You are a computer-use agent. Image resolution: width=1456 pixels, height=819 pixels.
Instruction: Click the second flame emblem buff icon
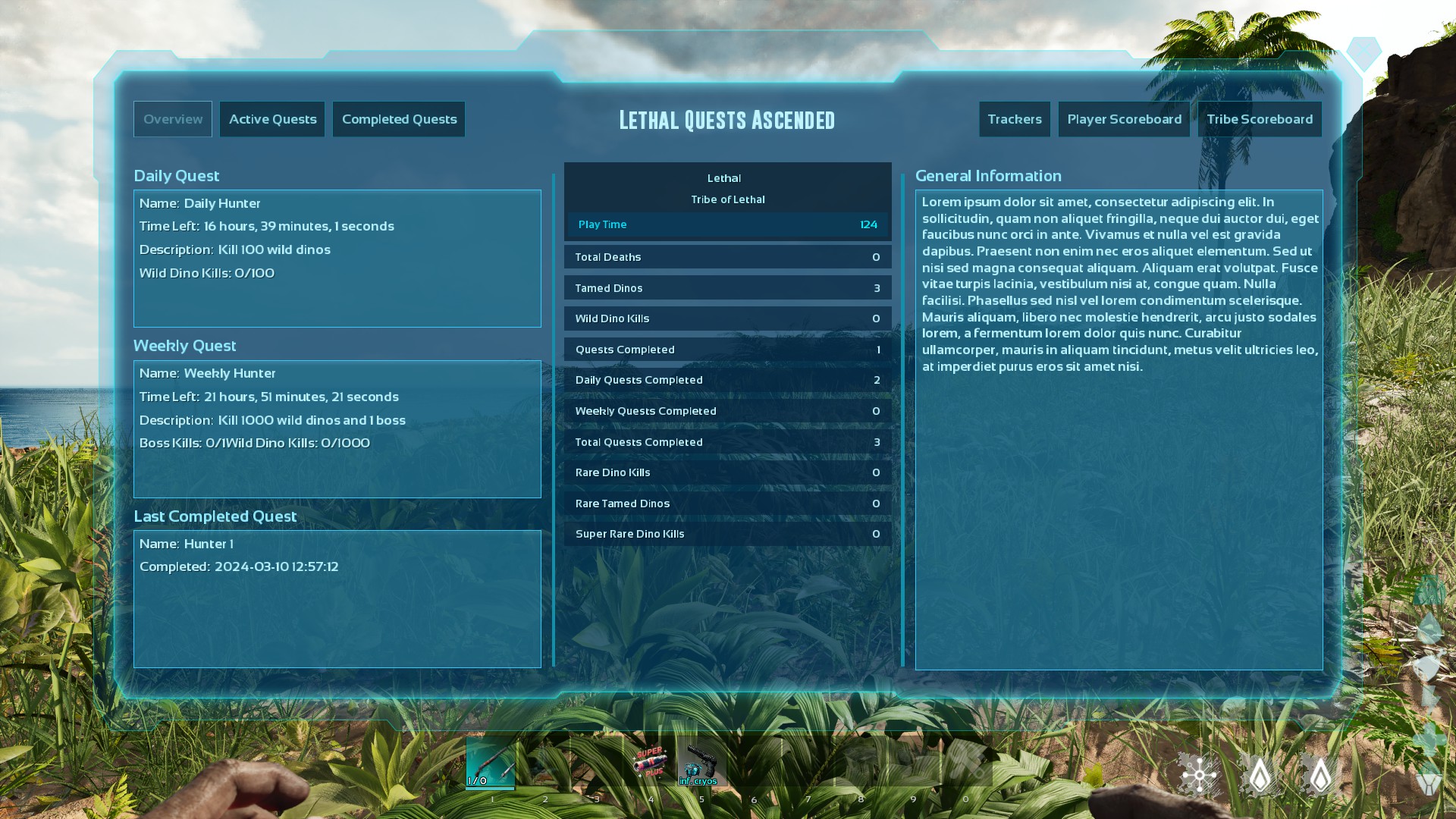click(1321, 775)
